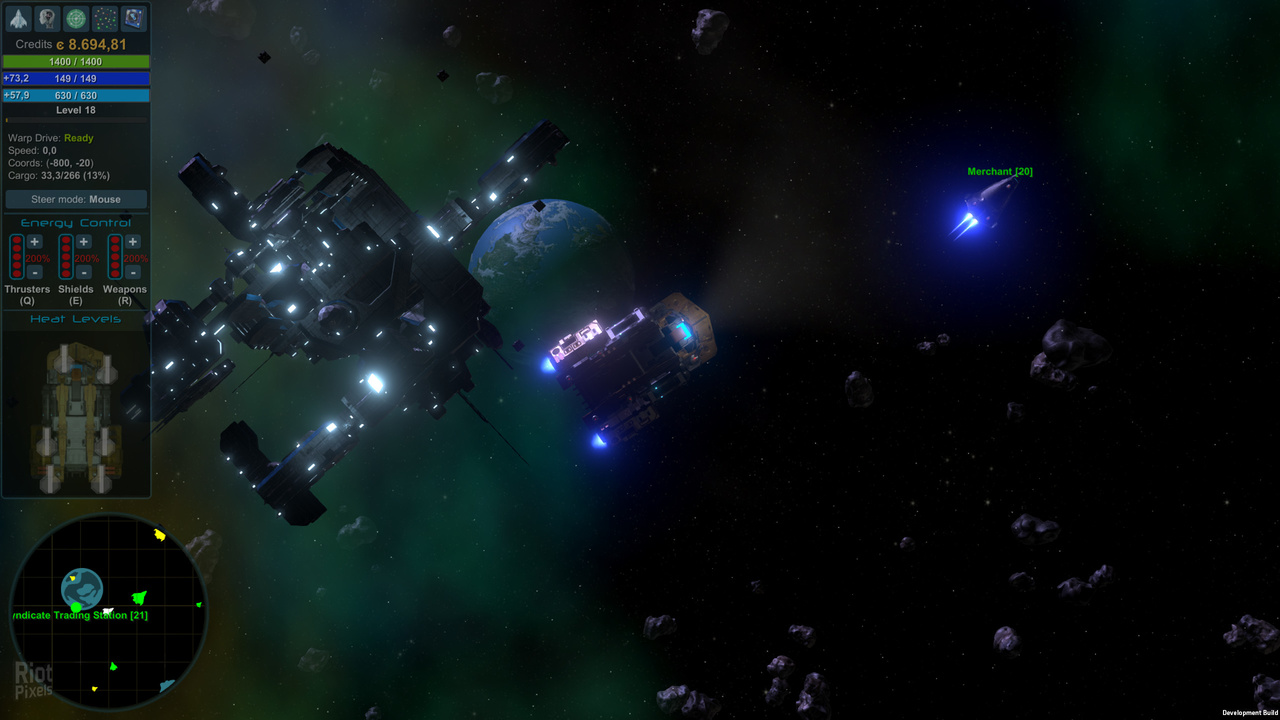Increase Thrusters energy with plus button
This screenshot has width=1280, height=720.
pyautogui.click(x=35, y=242)
